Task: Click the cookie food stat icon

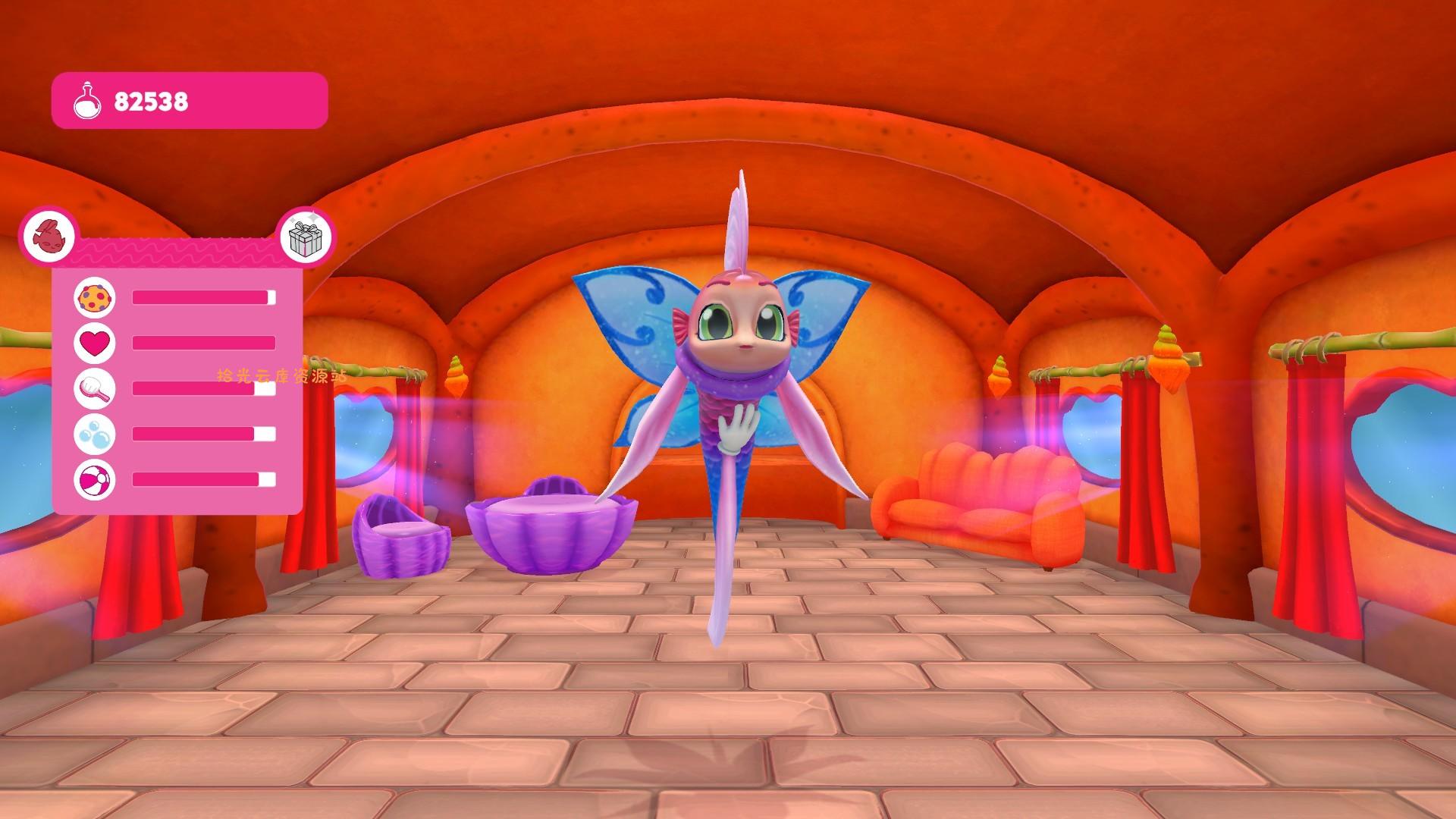Action: click(93, 298)
